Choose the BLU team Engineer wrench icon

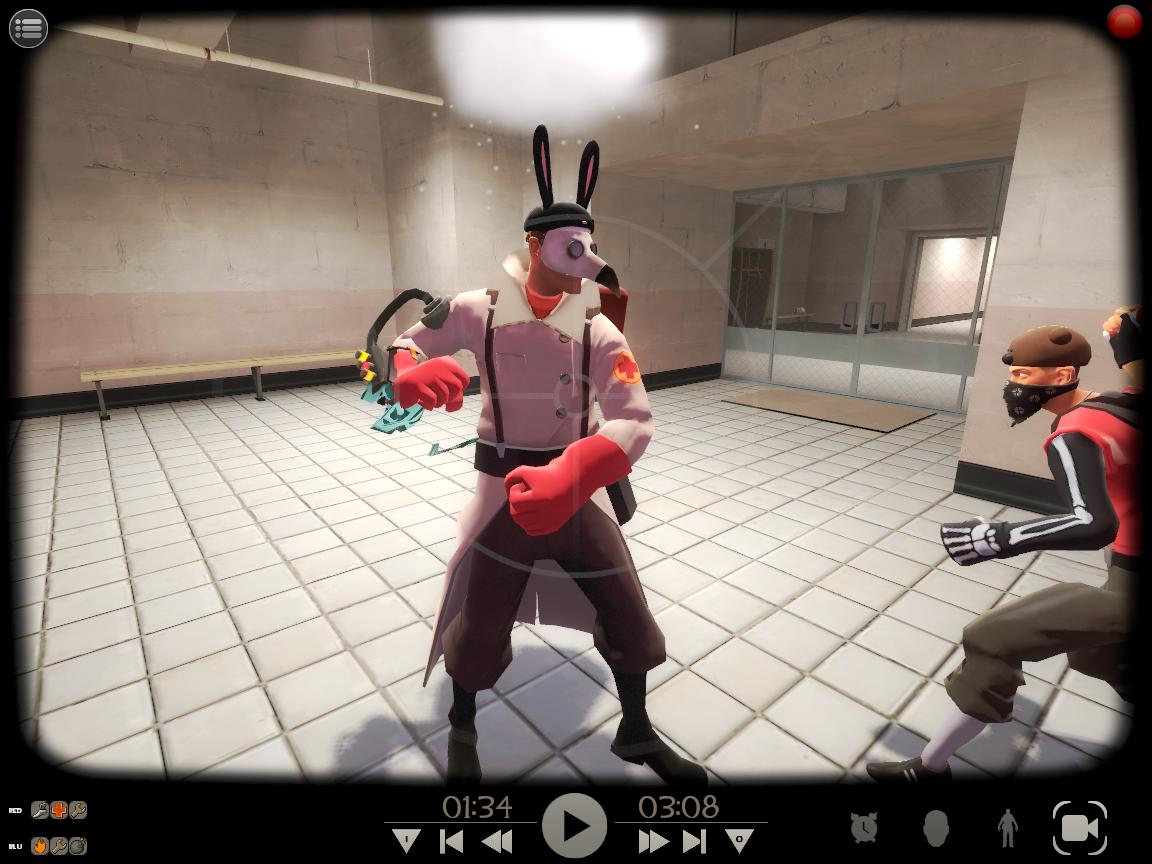click(x=59, y=845)
